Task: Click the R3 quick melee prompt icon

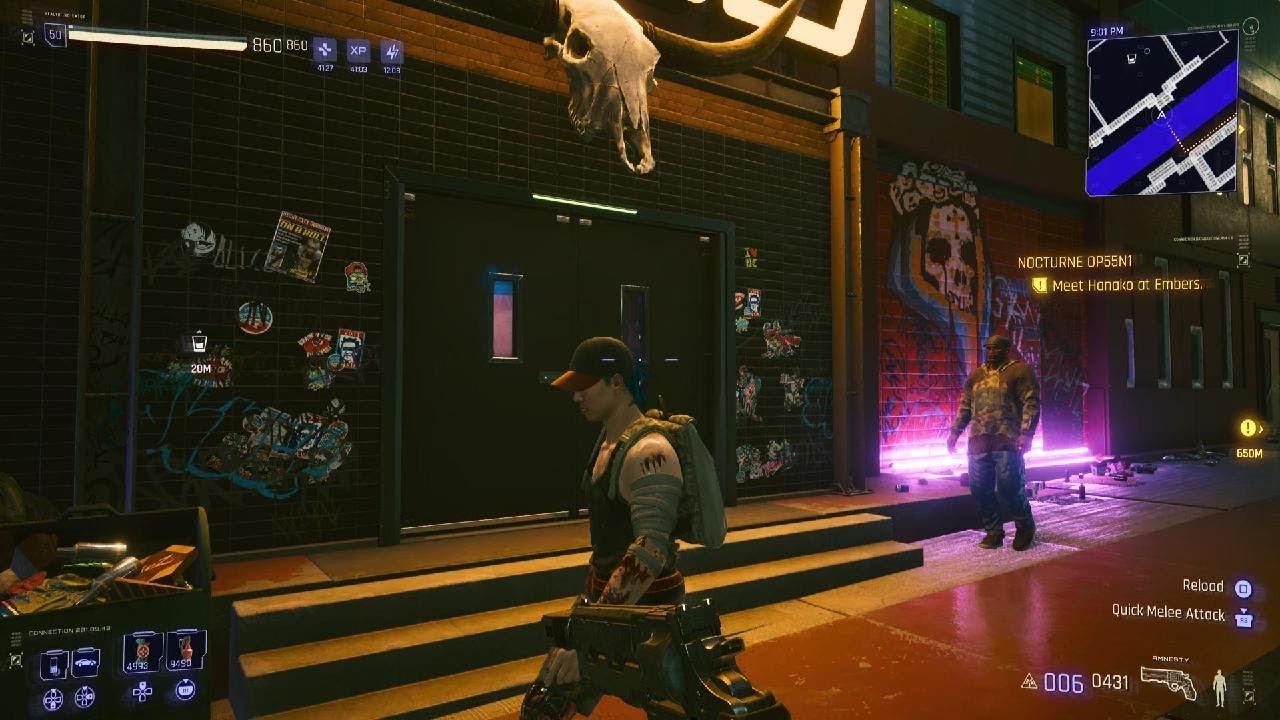Action: (1244, 617)
